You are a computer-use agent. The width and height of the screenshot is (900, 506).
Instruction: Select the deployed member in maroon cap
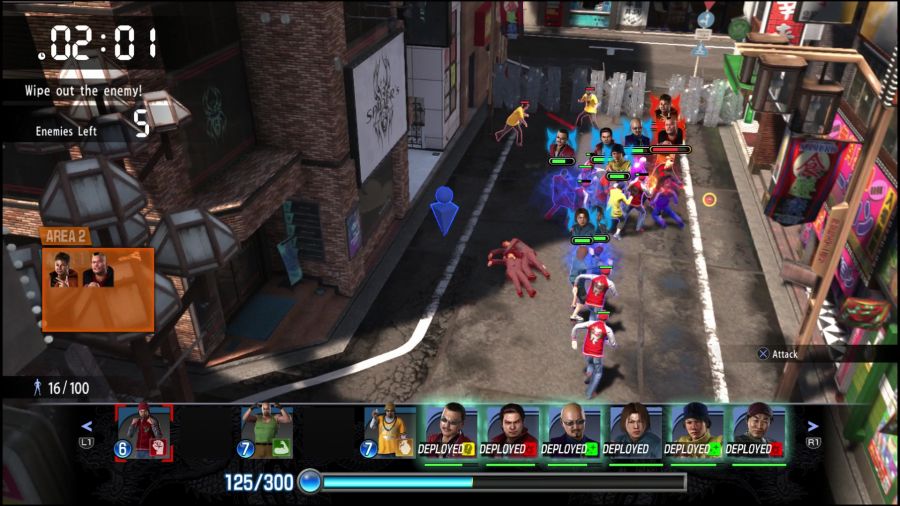(755, 433)
